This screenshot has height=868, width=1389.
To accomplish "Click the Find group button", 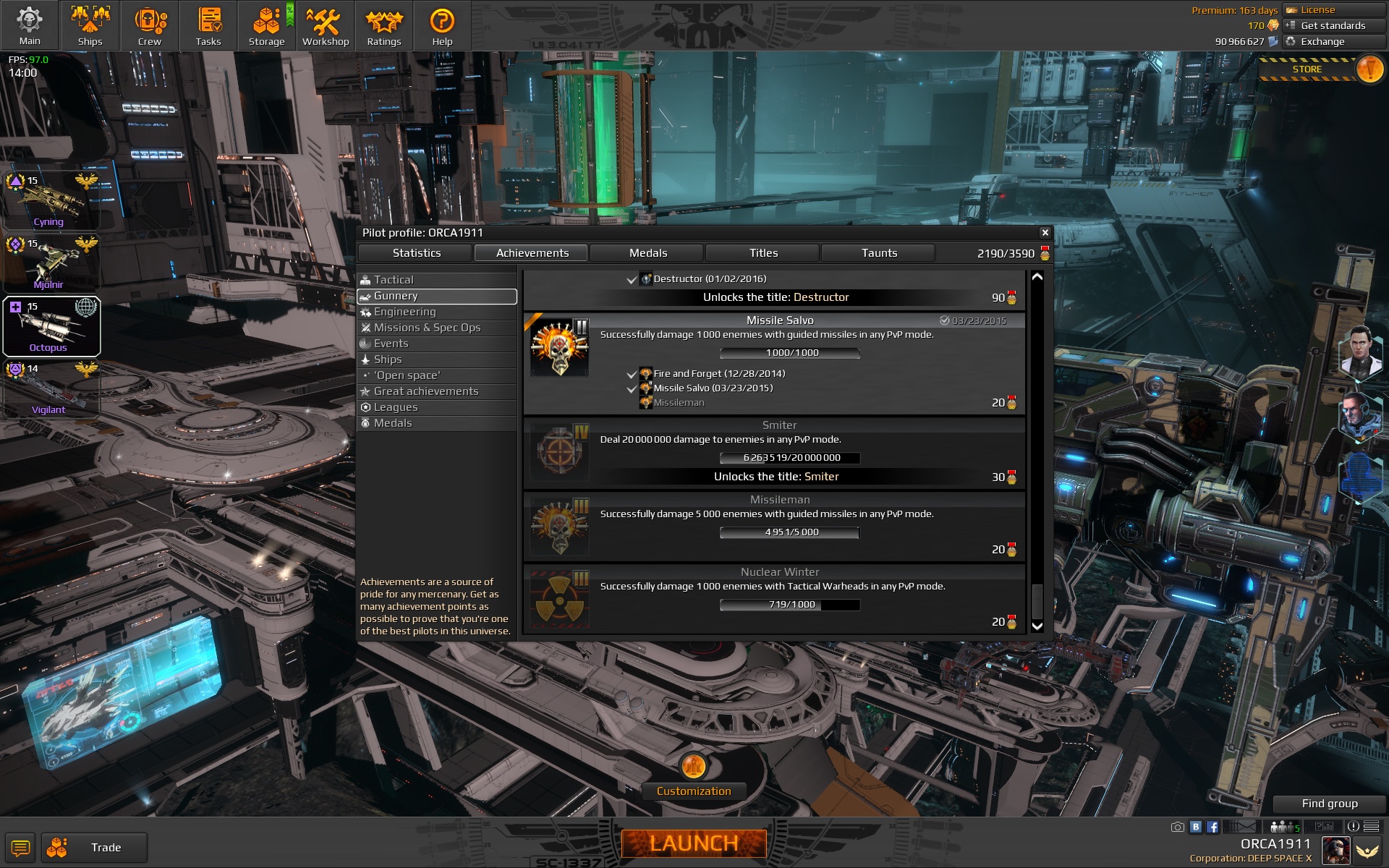I will tap(1329, 803).
